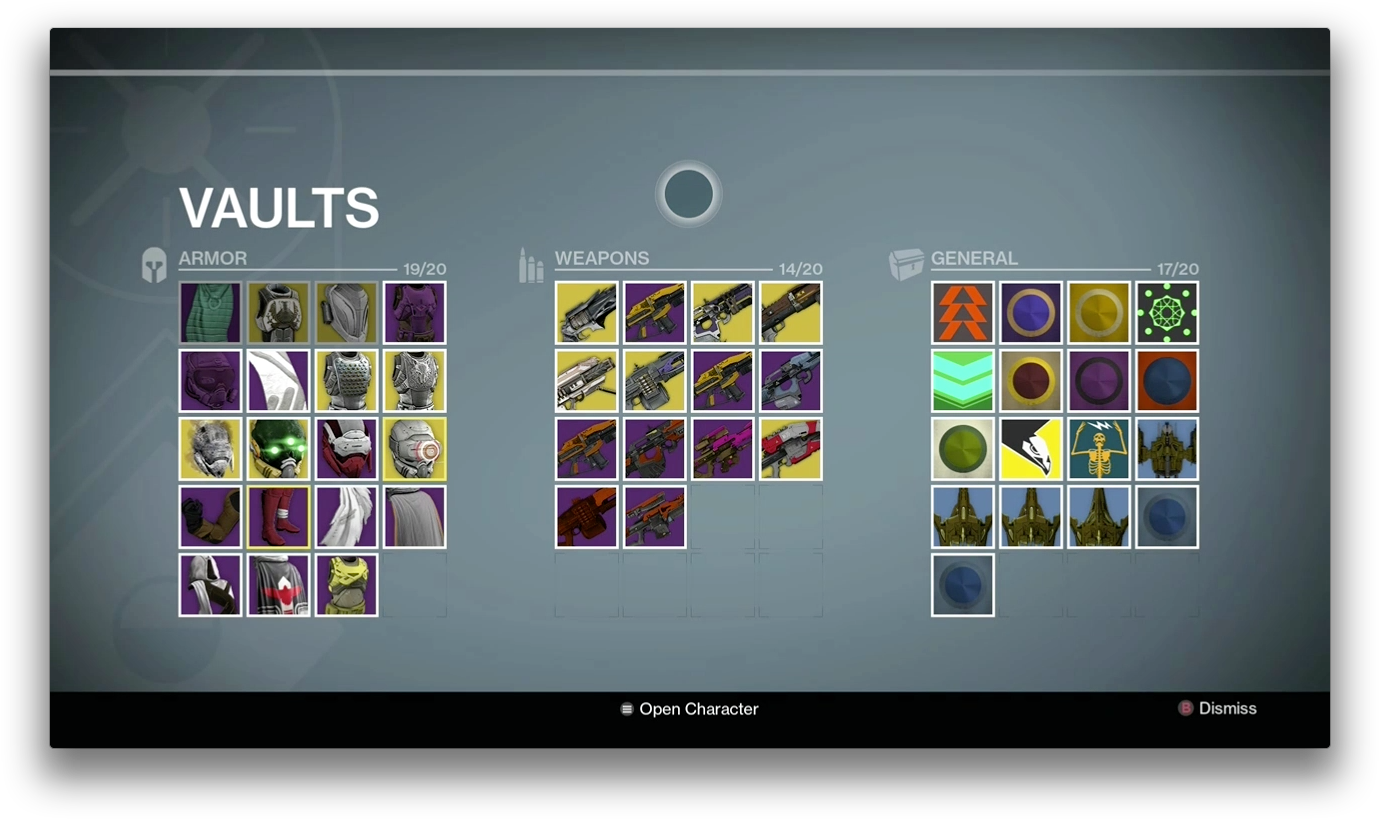Viewport: 1379px width, 819px height.
Task: Choose the yellow-green chest armor piece
Action: (346, 585)
